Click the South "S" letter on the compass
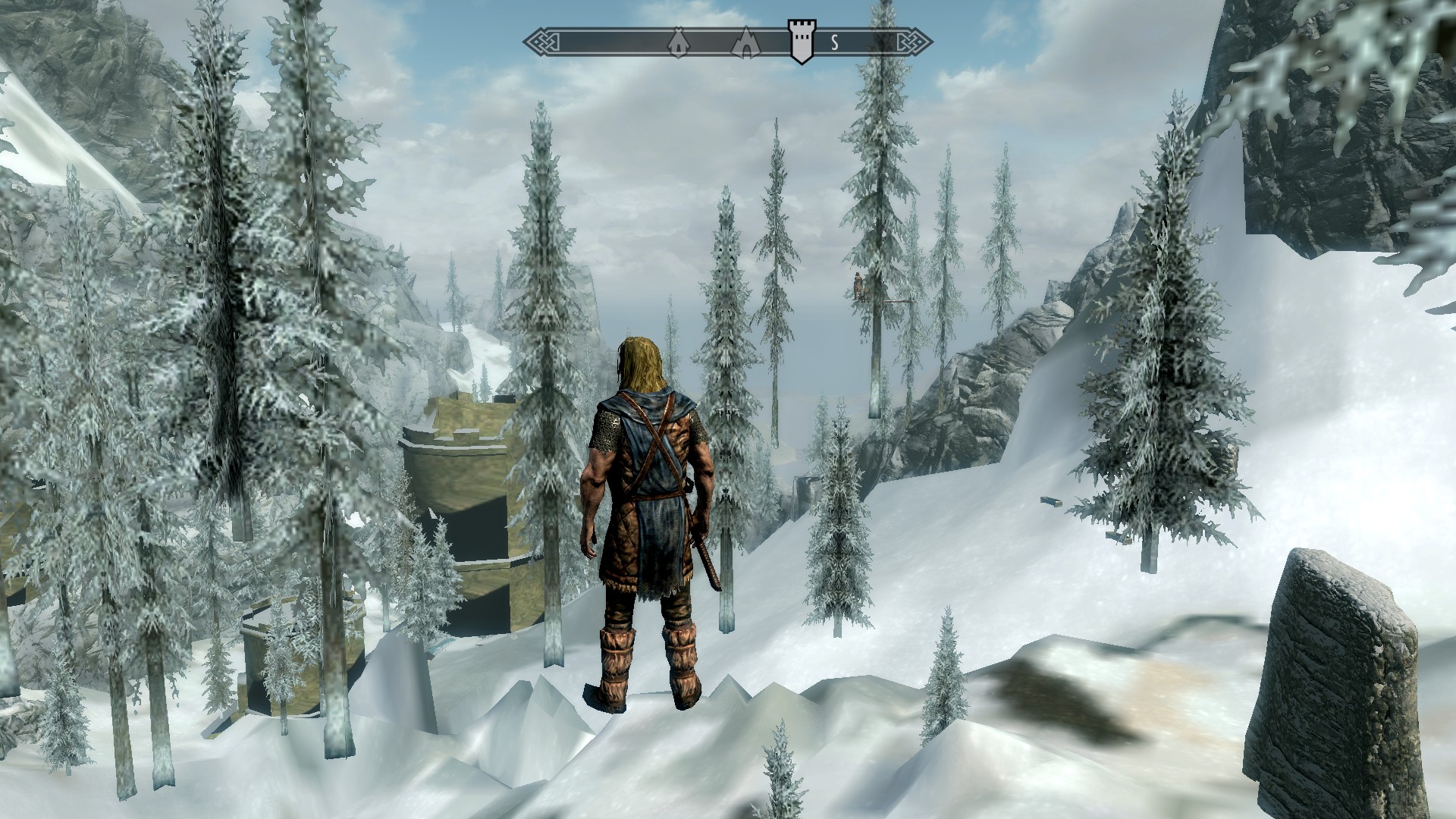Image resolution: width=1456 pixels, height=819 pixels. tap(834, 42)
